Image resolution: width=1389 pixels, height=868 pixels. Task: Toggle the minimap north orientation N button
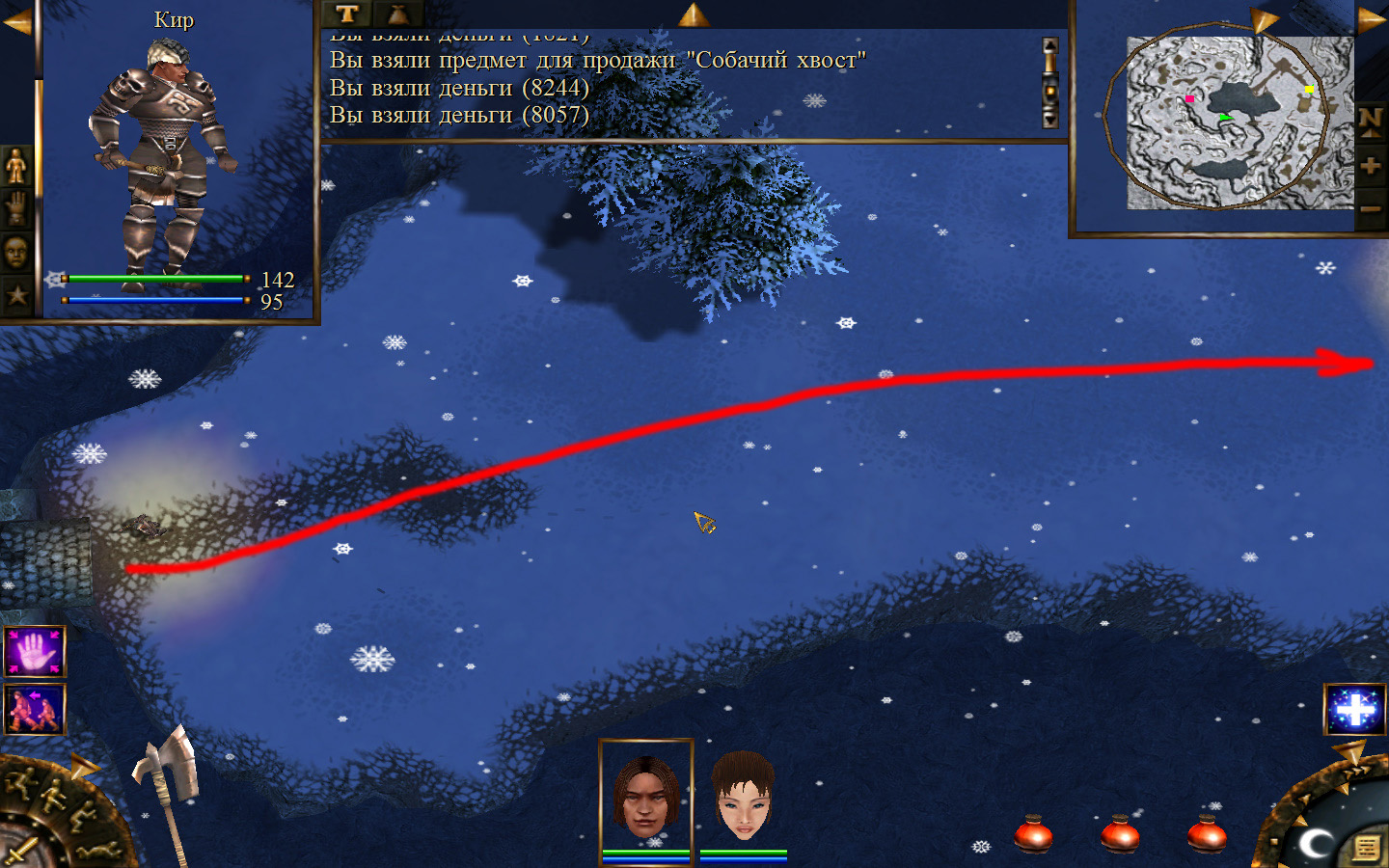click(1371, 122)
